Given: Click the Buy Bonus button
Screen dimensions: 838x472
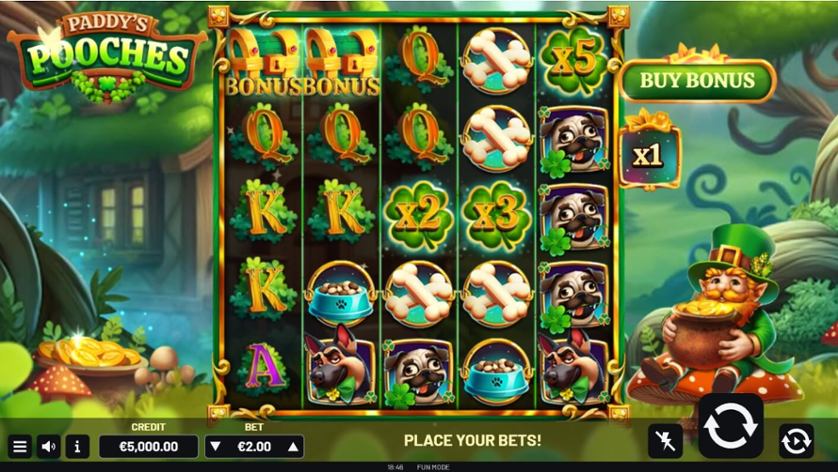Looking at the screenshot, I should 697,81.
